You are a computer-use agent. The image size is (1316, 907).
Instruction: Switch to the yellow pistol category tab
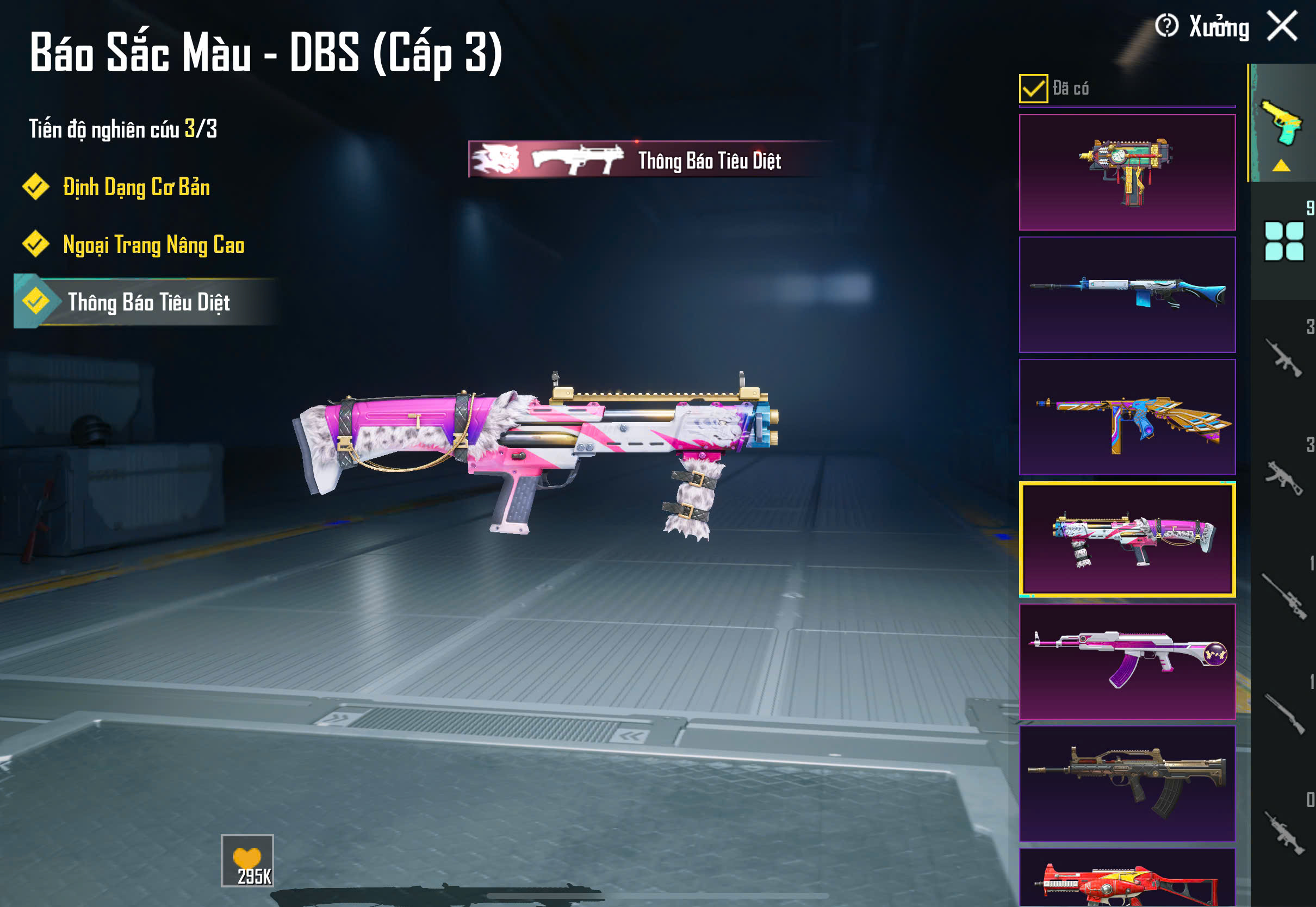(x=1282, y=123)
